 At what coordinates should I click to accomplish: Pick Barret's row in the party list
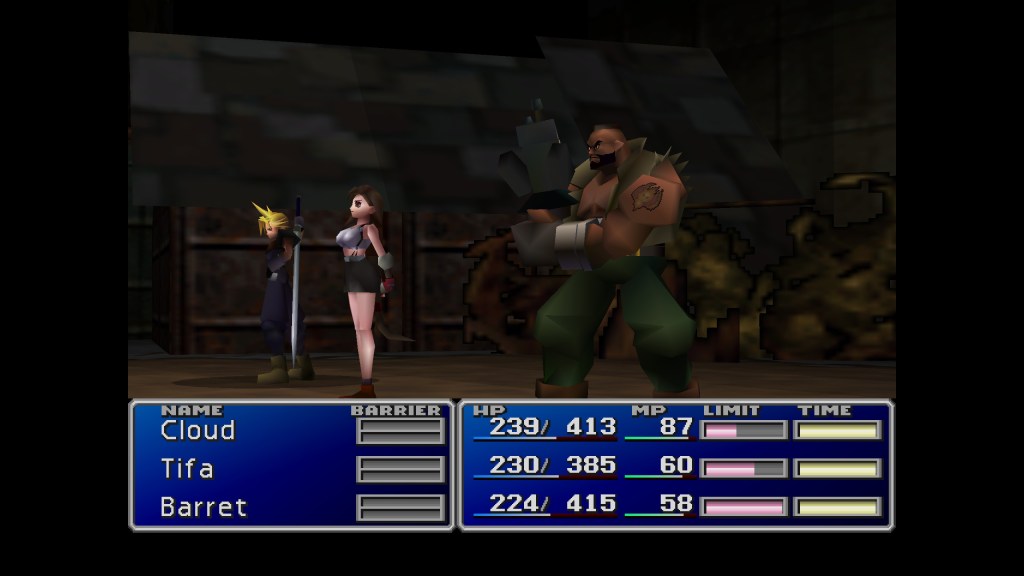pyautogui.click(x=203, y=507)
